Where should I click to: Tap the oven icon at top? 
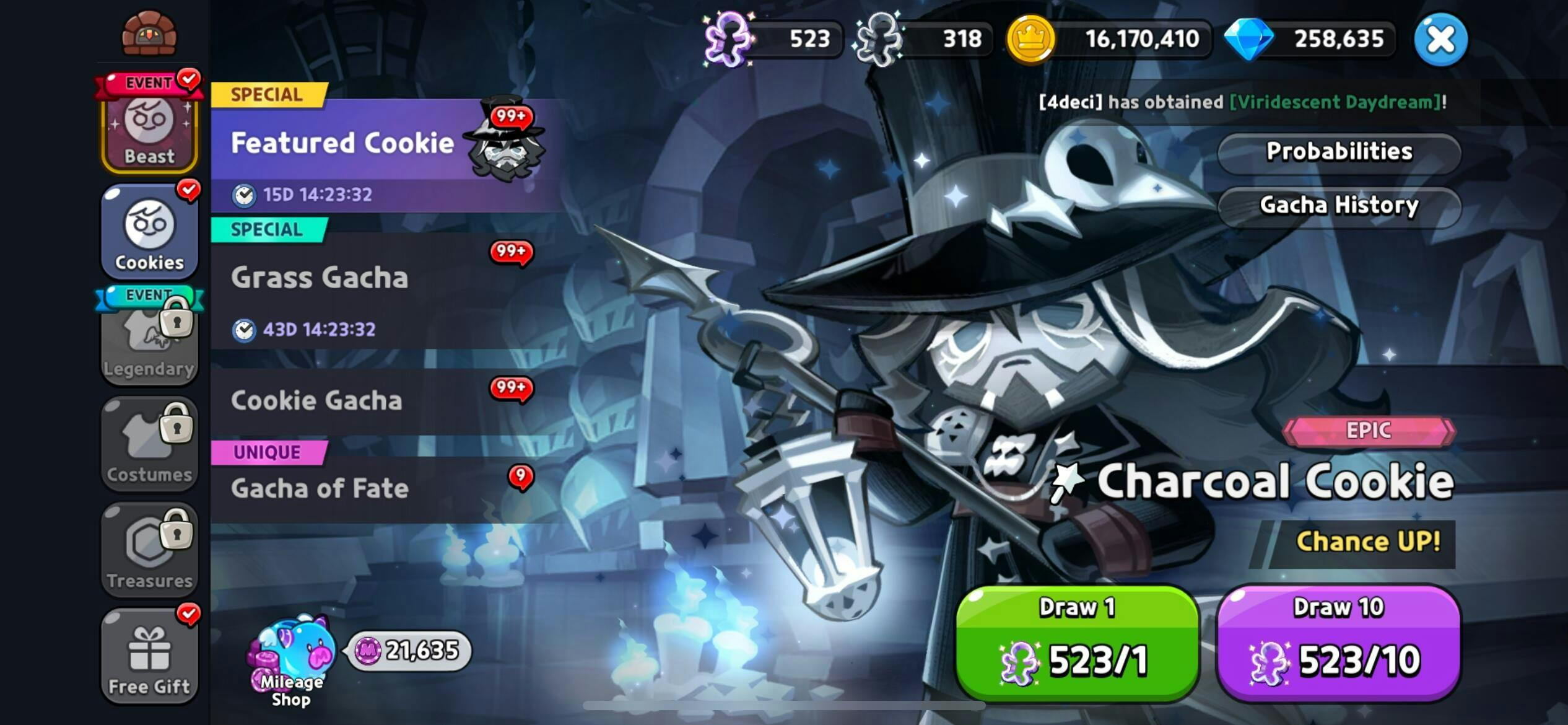(x=149, y=33)
